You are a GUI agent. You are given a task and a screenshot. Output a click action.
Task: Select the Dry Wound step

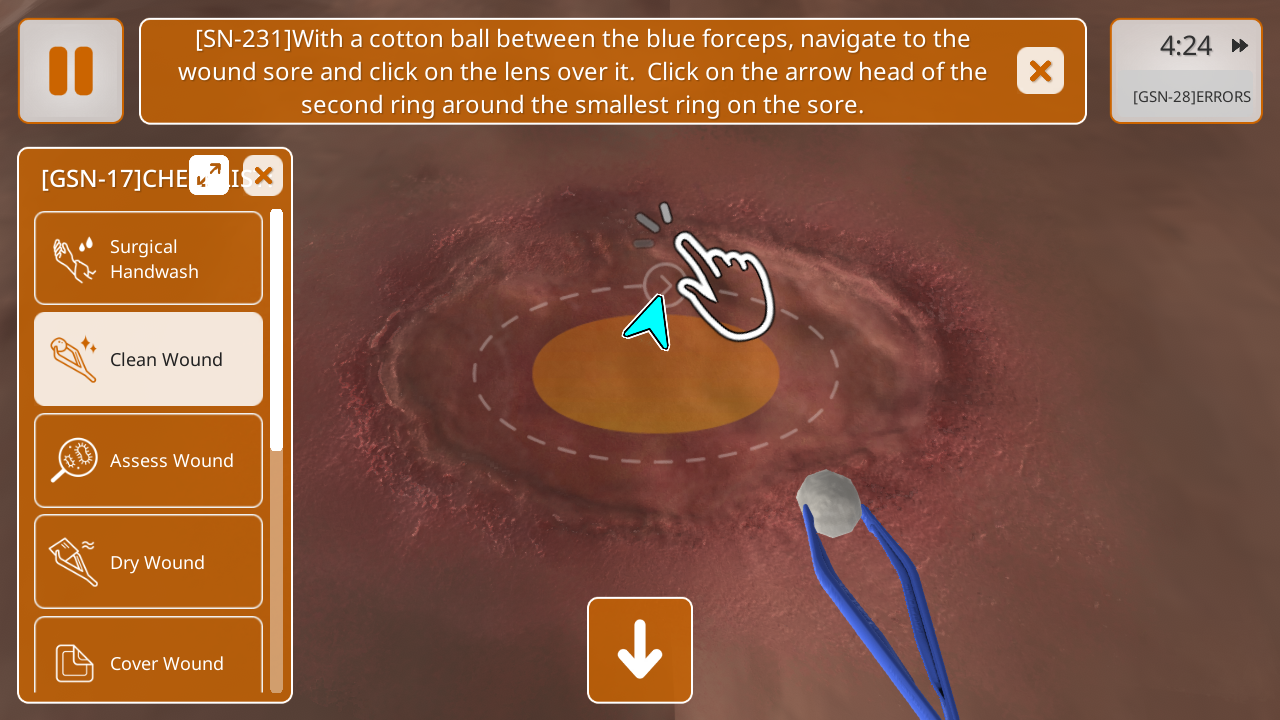(149, 562)
